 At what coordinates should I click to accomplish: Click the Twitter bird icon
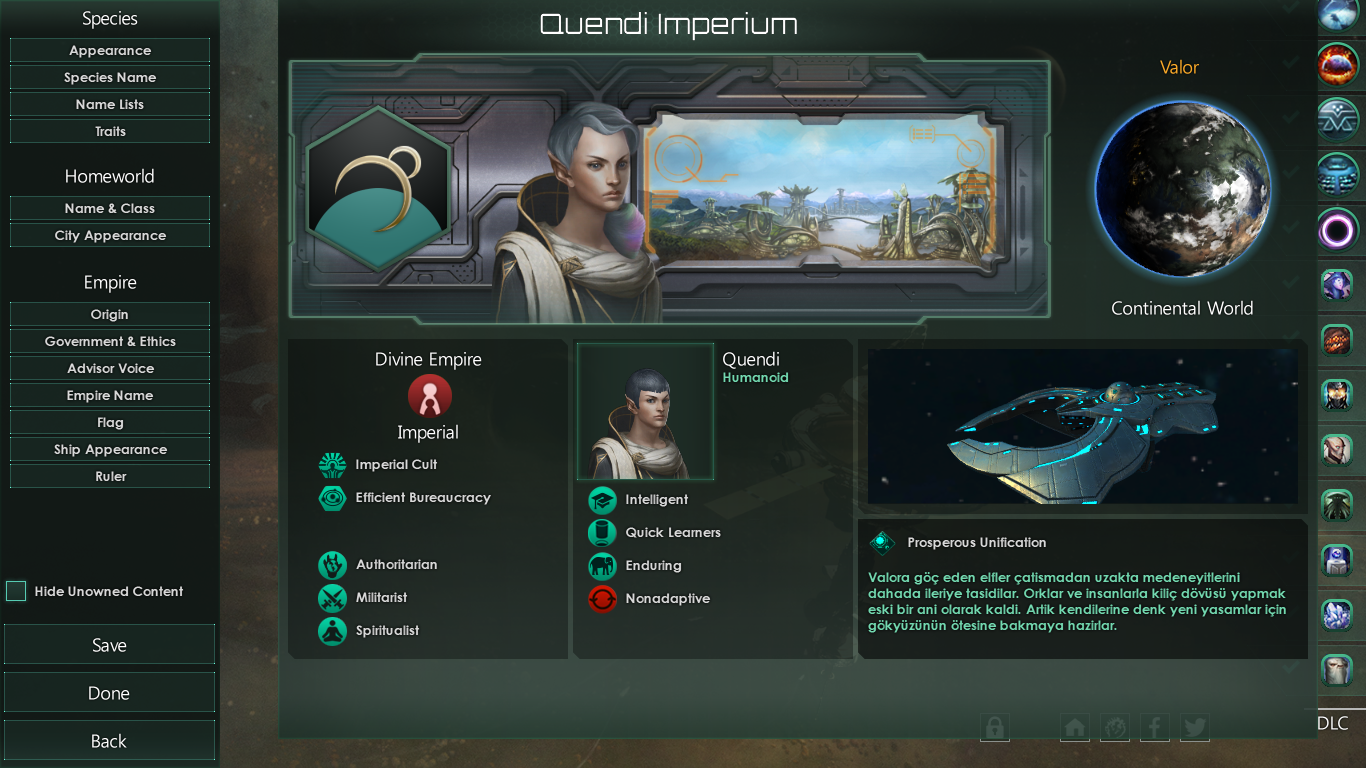point(1194,727)
